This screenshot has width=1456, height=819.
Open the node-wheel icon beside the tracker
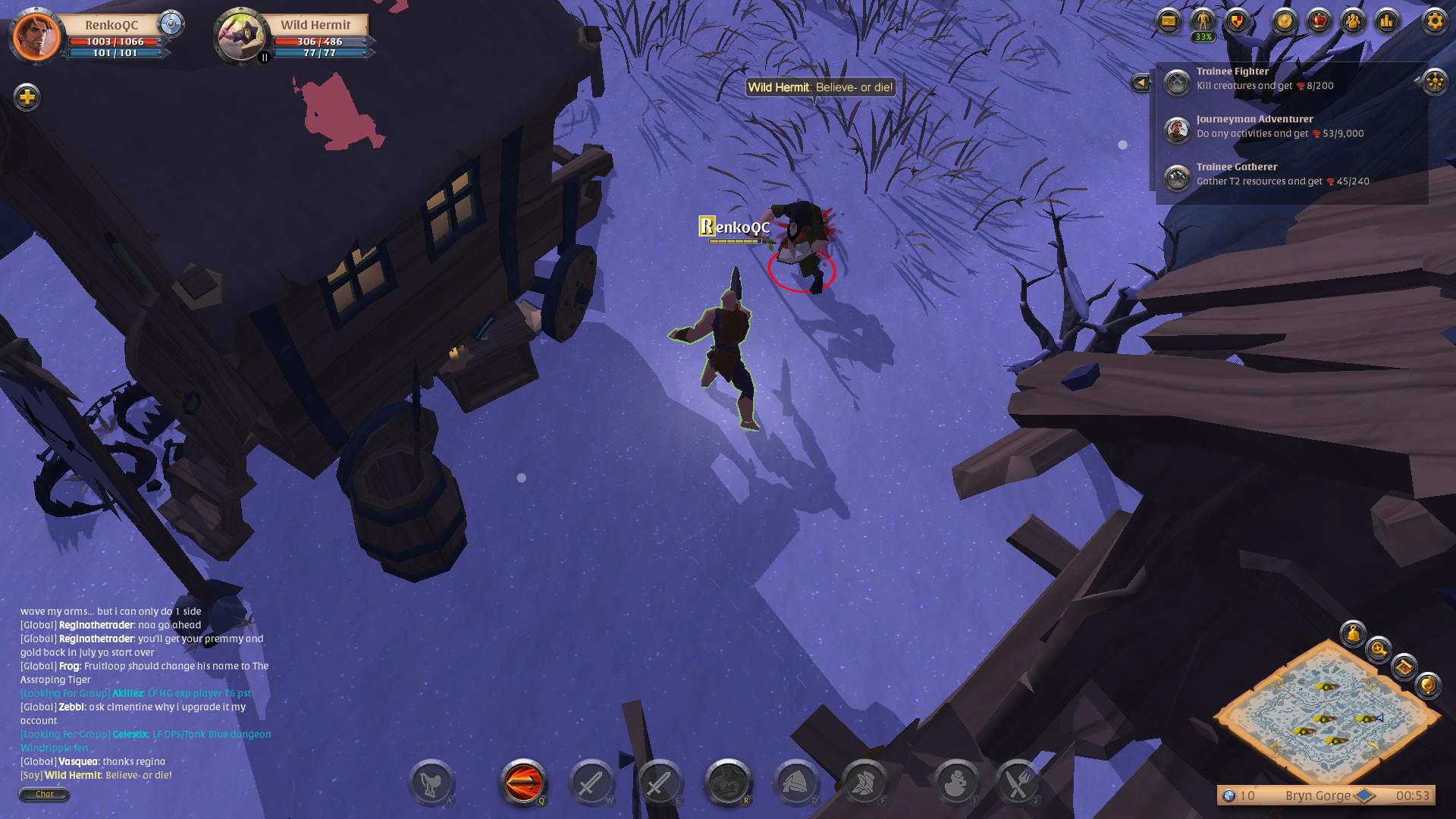pos(1434,82)
